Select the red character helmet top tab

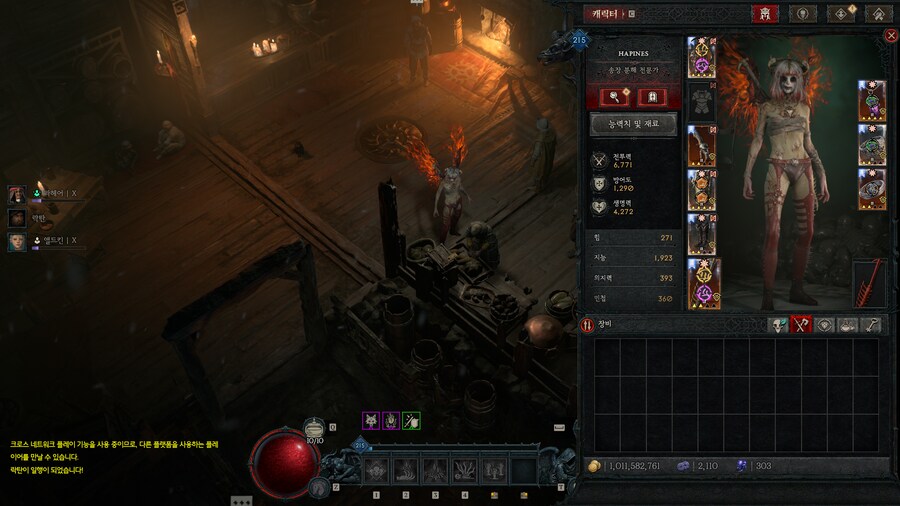click(x=764, y=14)
